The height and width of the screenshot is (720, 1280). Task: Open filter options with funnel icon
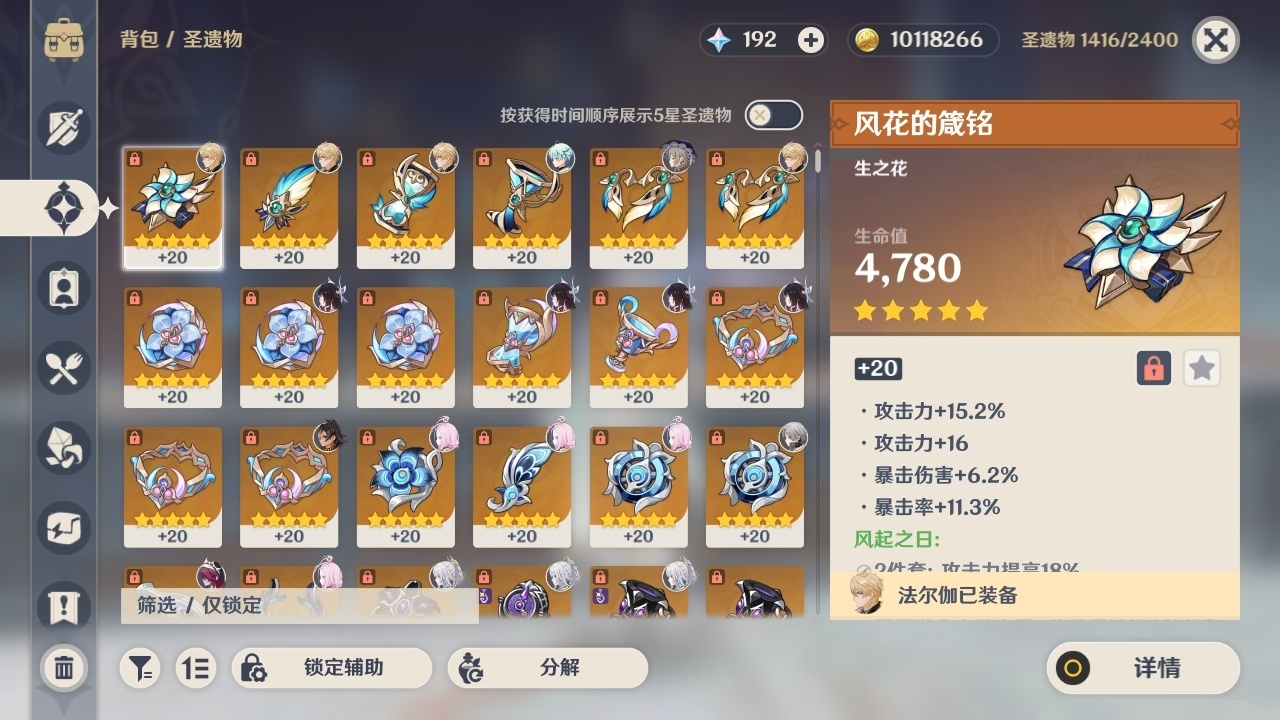(140, 668)
